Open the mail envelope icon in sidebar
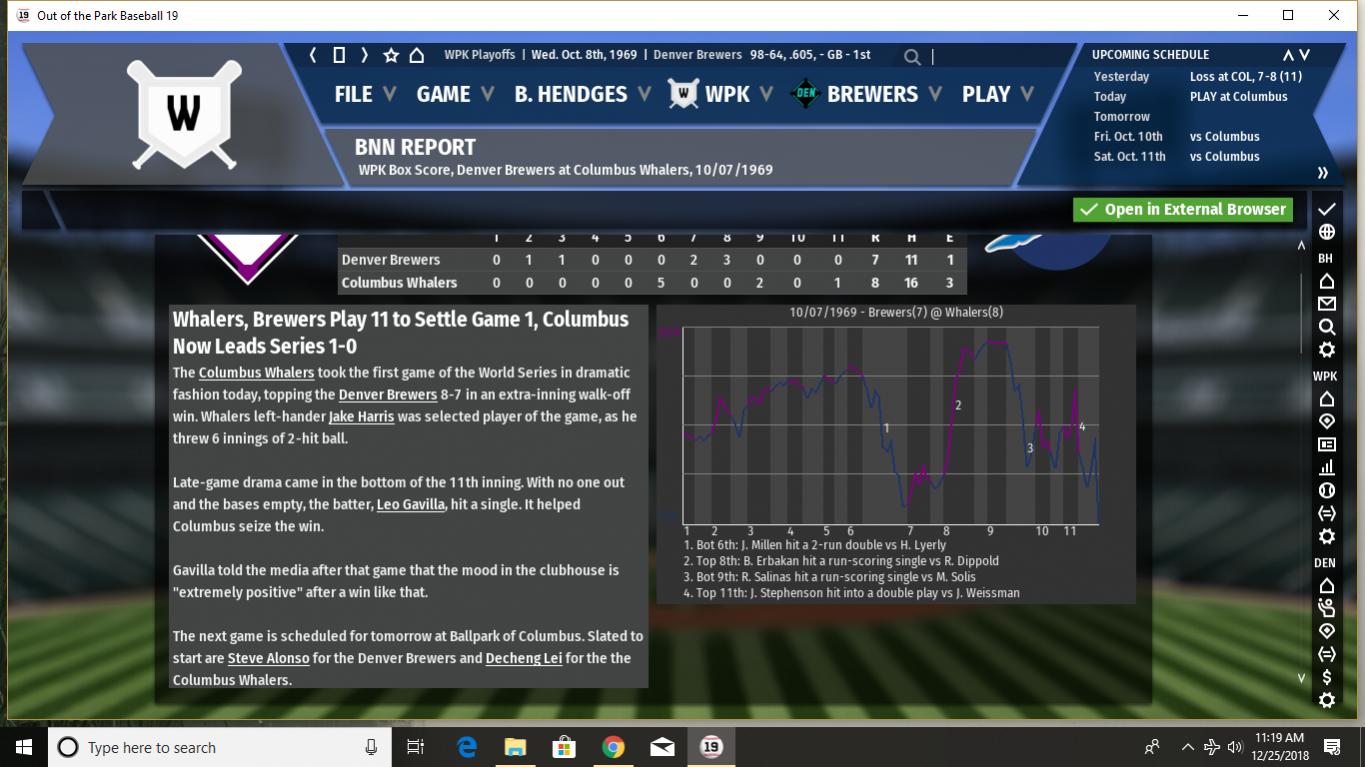This screenshot has height=767, width=1365. [1327, 304]
